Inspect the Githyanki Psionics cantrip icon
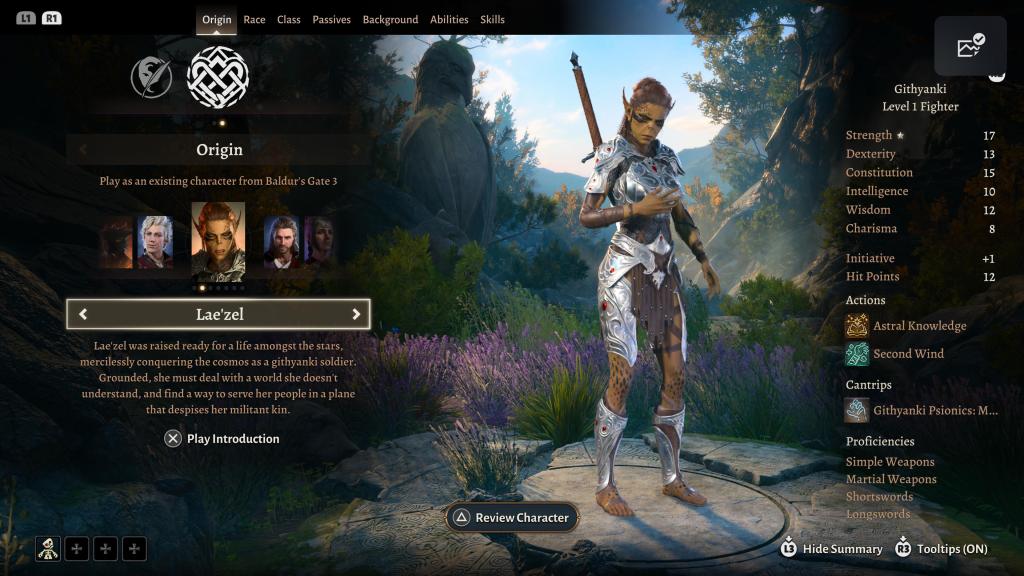The image size is (1024, 576). [857, 410]
